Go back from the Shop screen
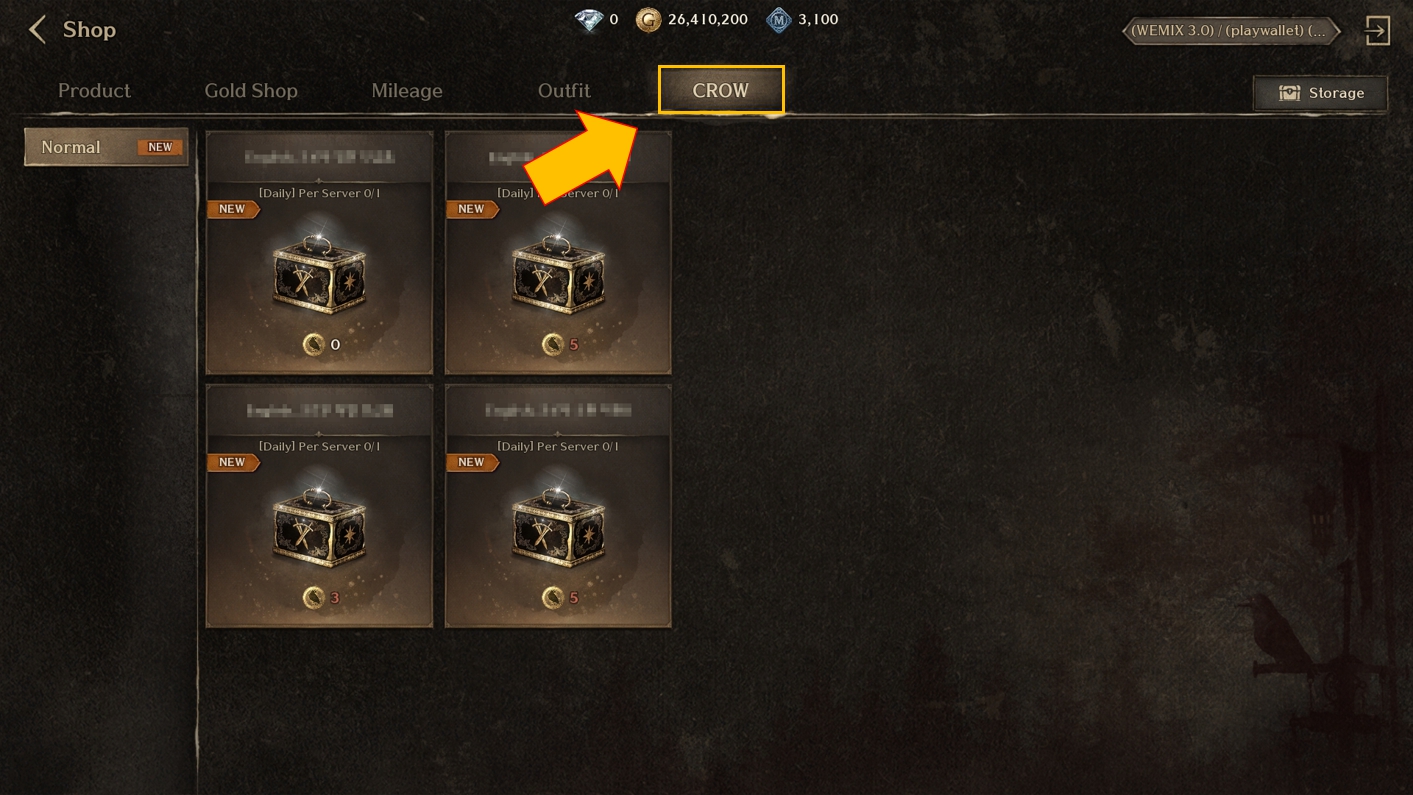Image resolution: width=1413 pixels, height=795 pixels. (38, 30)
